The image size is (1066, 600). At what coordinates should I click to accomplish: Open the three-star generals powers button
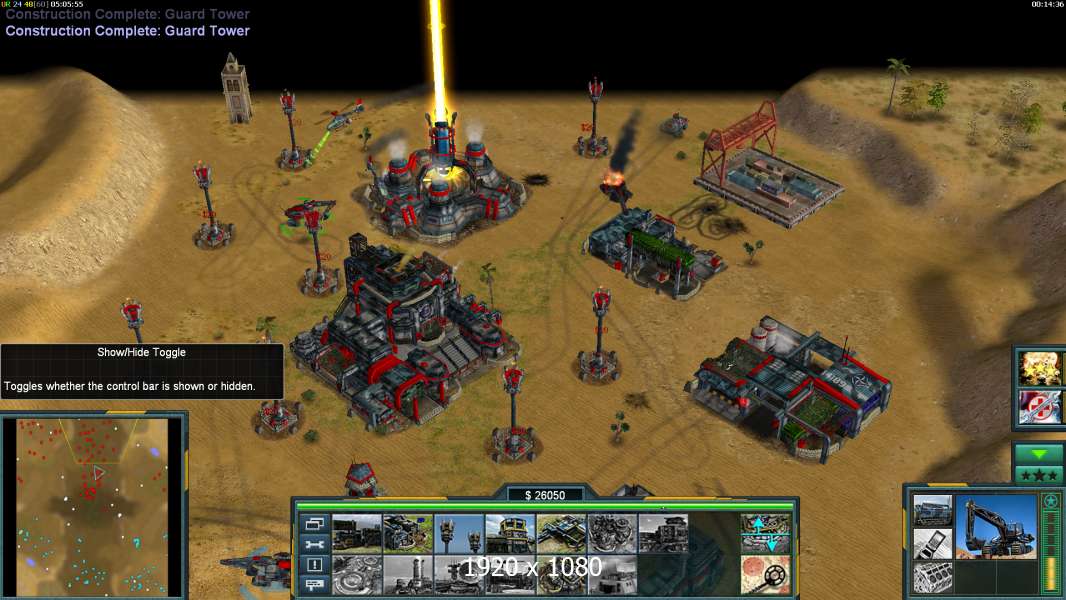click(1038, 475)
